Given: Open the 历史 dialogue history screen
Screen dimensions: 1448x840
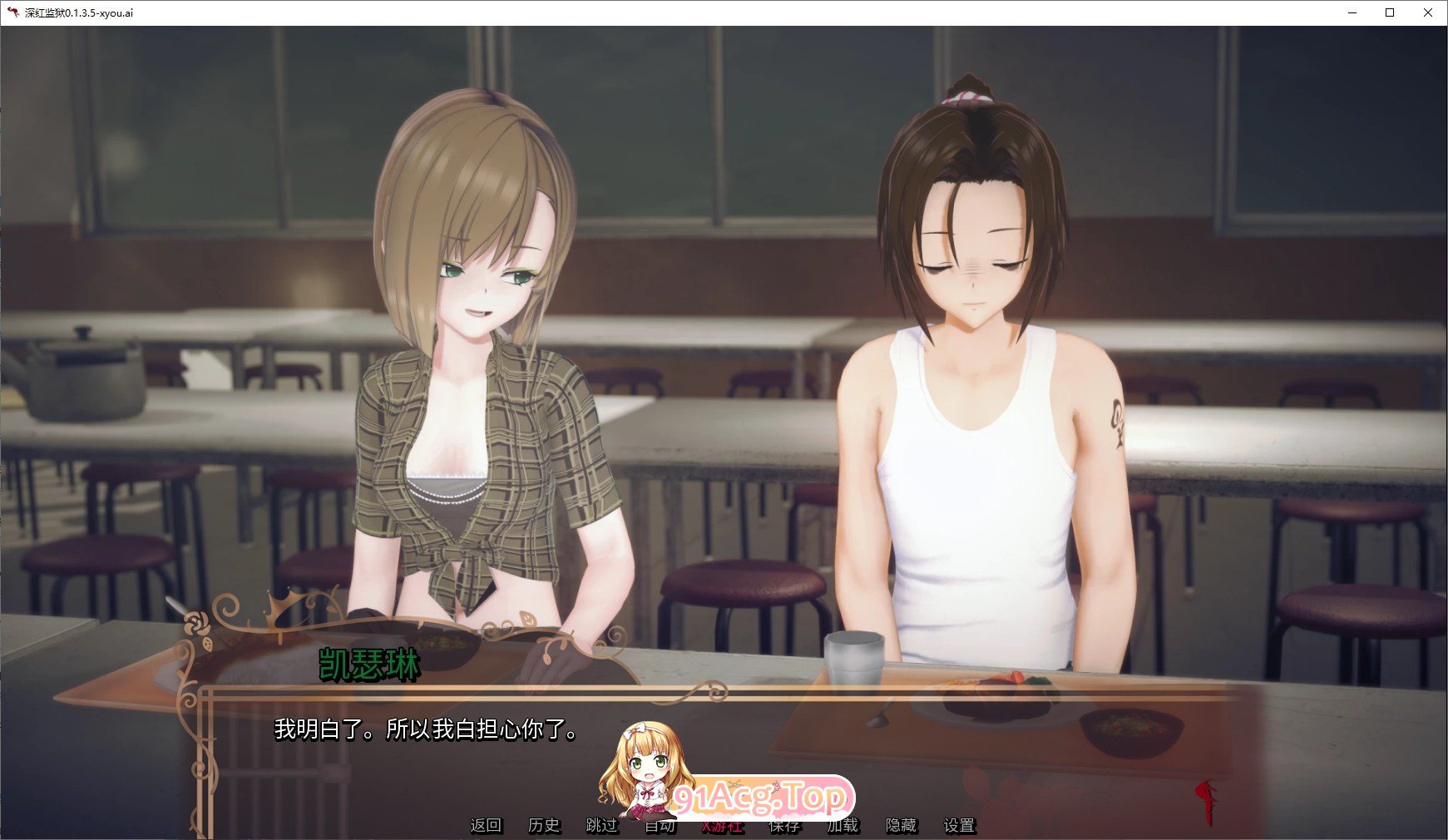Looking at the screenshot, I should [545, 826].
